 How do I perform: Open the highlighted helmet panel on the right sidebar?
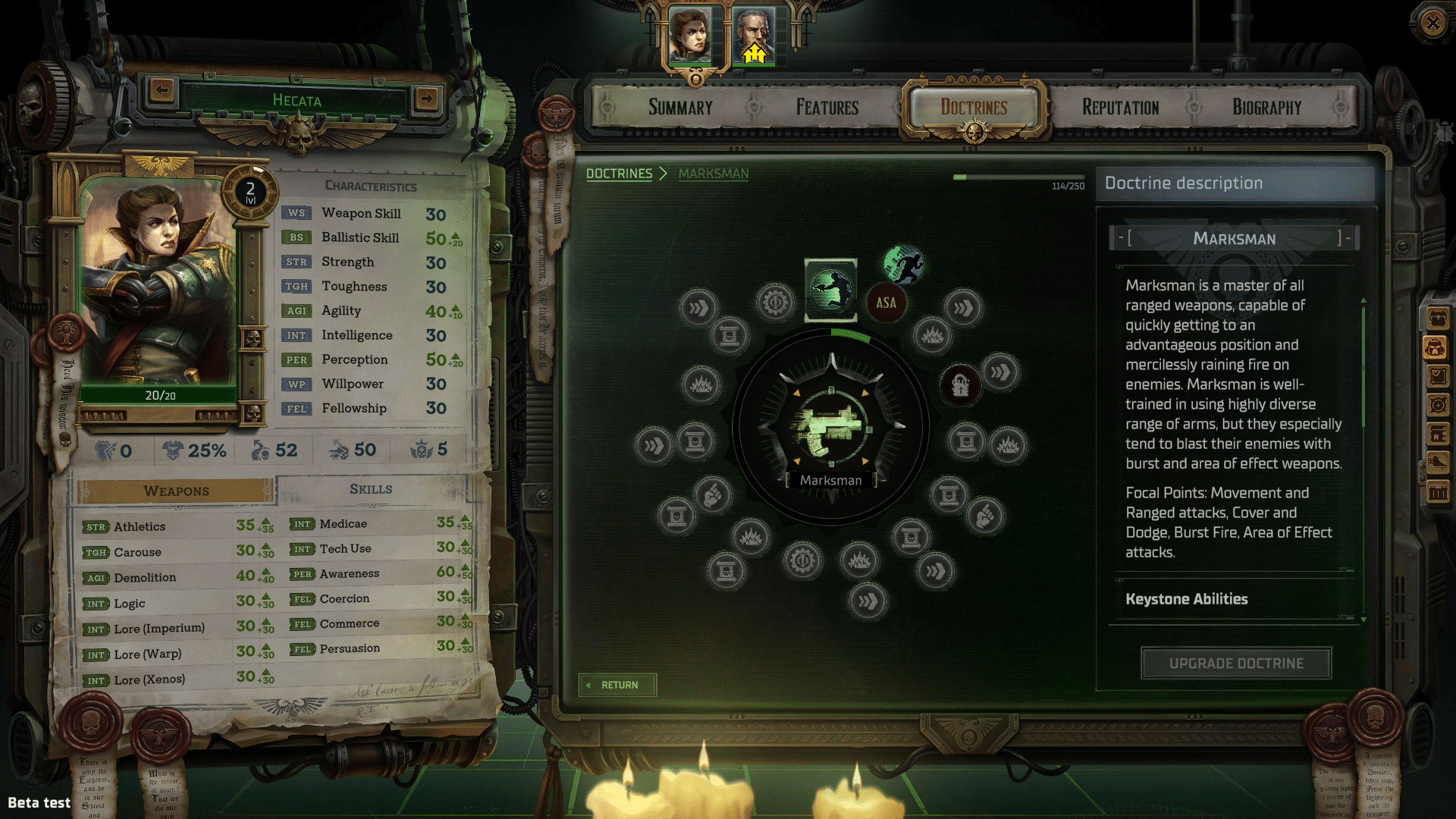tap(1436, 347)
